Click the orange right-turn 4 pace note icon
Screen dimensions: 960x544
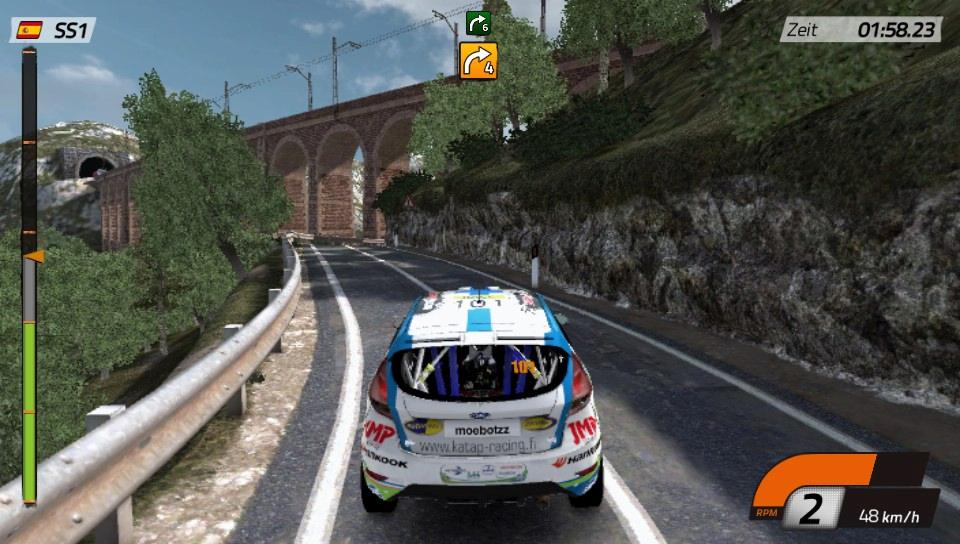478,61
